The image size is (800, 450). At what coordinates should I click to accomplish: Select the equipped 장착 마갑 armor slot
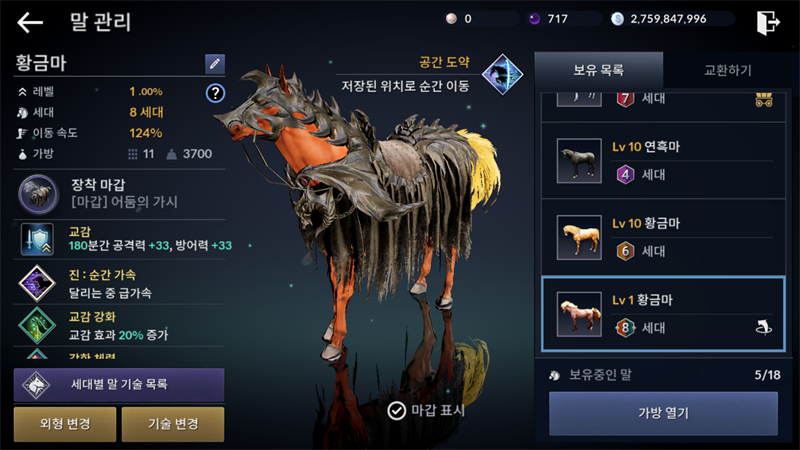point(119,193)
